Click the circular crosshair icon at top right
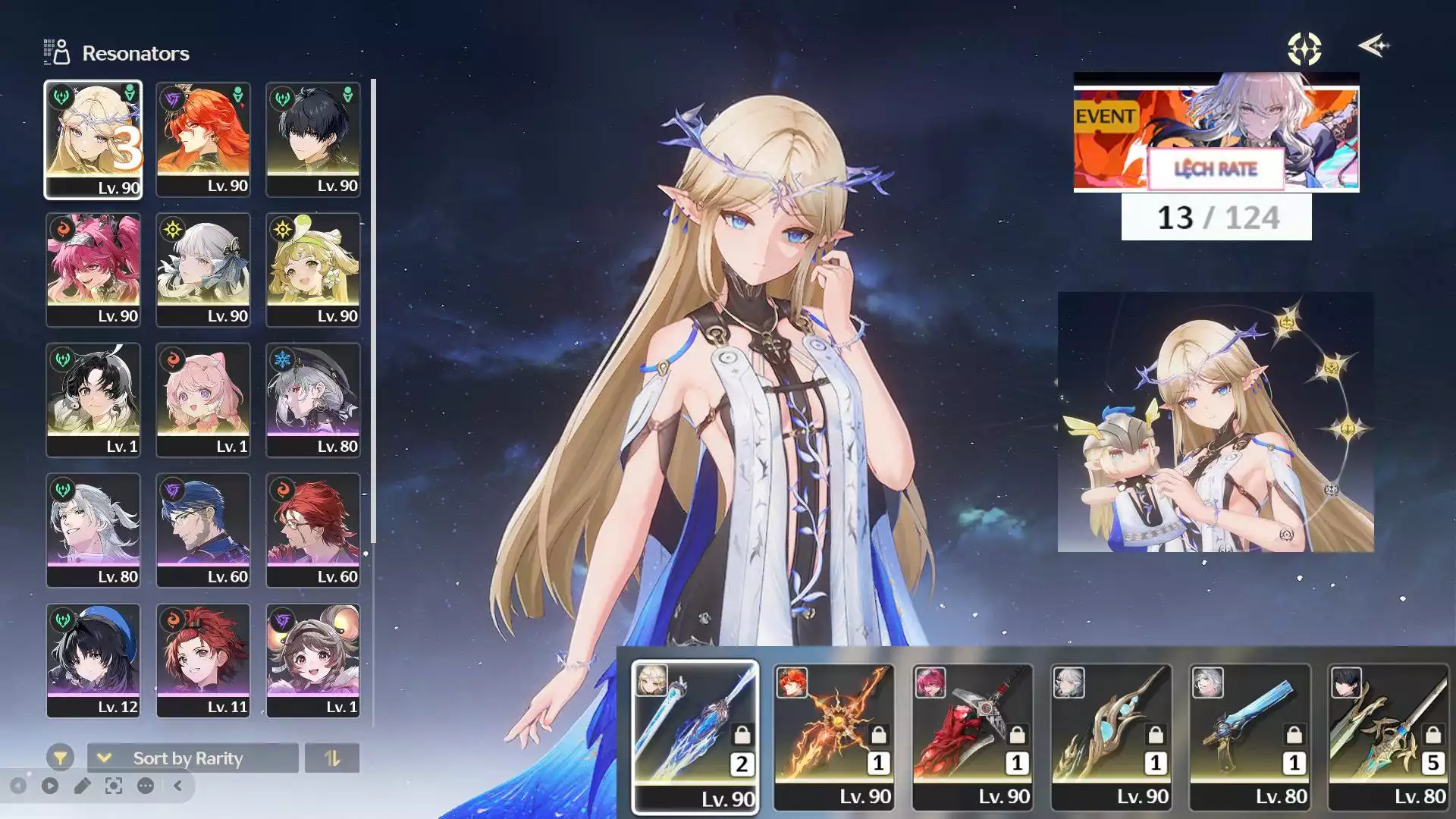The height and width of the screenshot is (819, 1456). click(1304, 49)
